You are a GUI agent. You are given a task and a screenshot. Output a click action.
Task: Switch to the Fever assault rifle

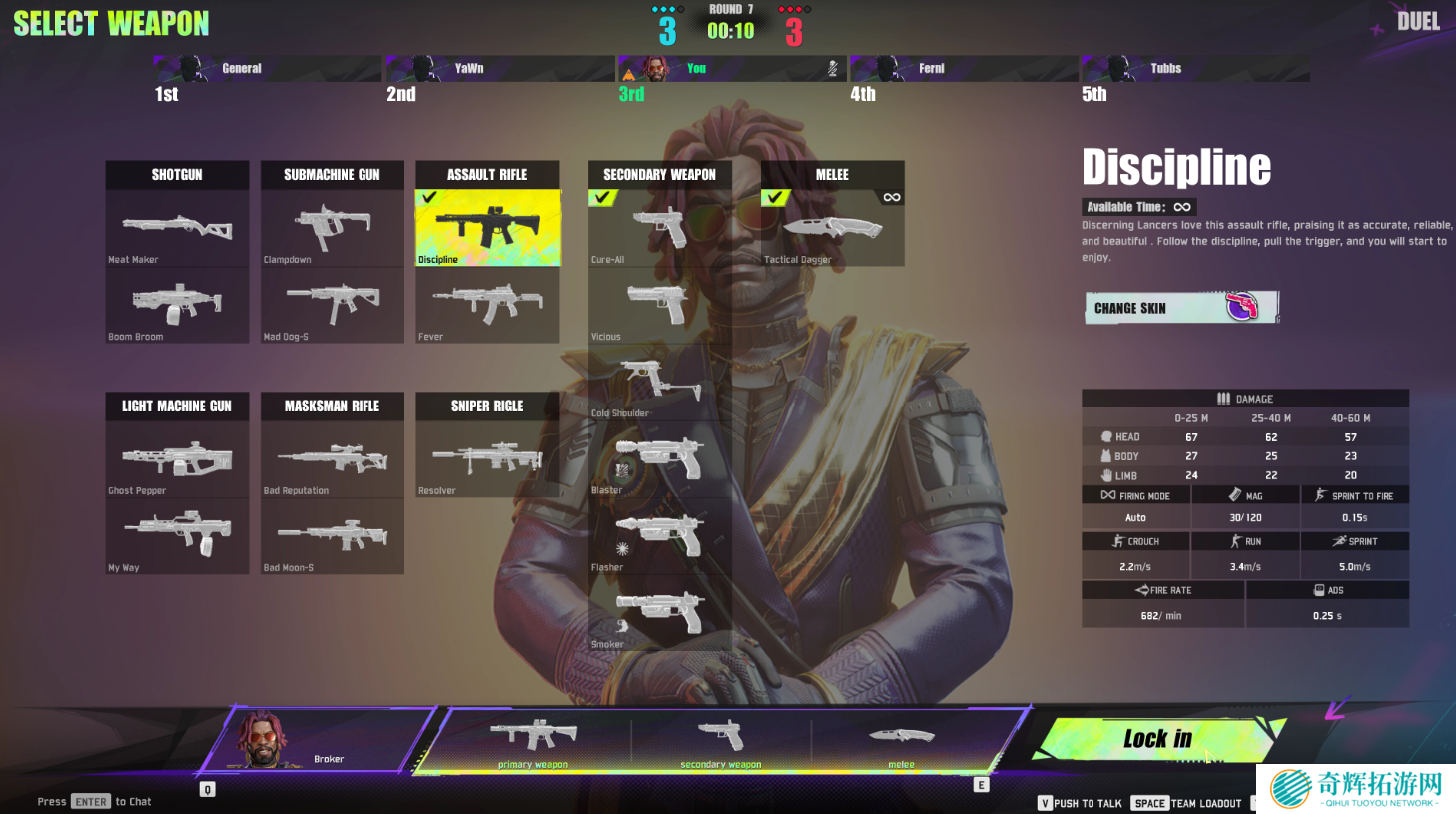(487, 305)
